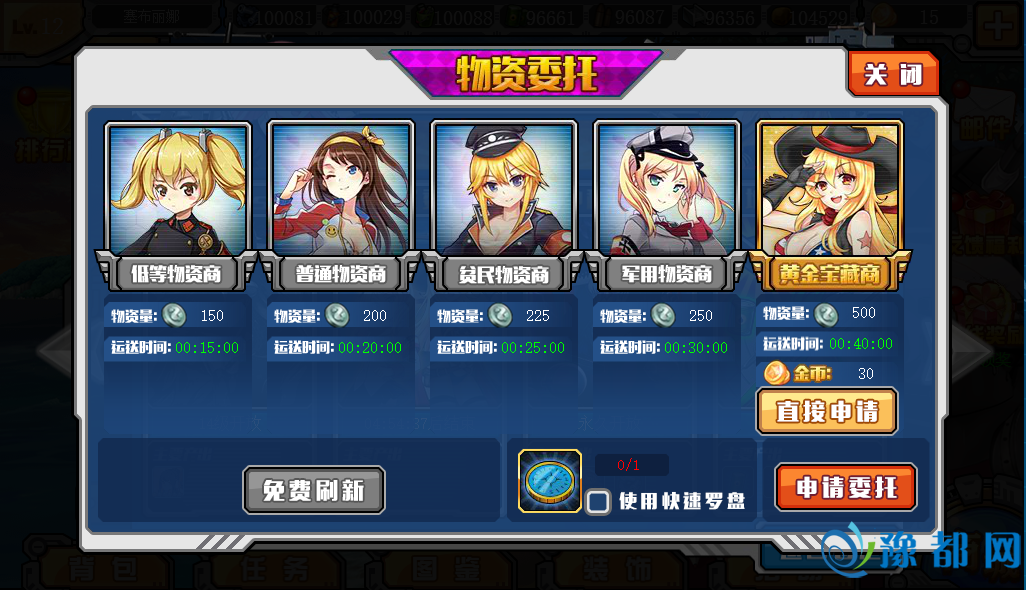Close the 物资委托 dialog with 关闭
This screenshot has height=590, width=1026.
pos(893,75)
